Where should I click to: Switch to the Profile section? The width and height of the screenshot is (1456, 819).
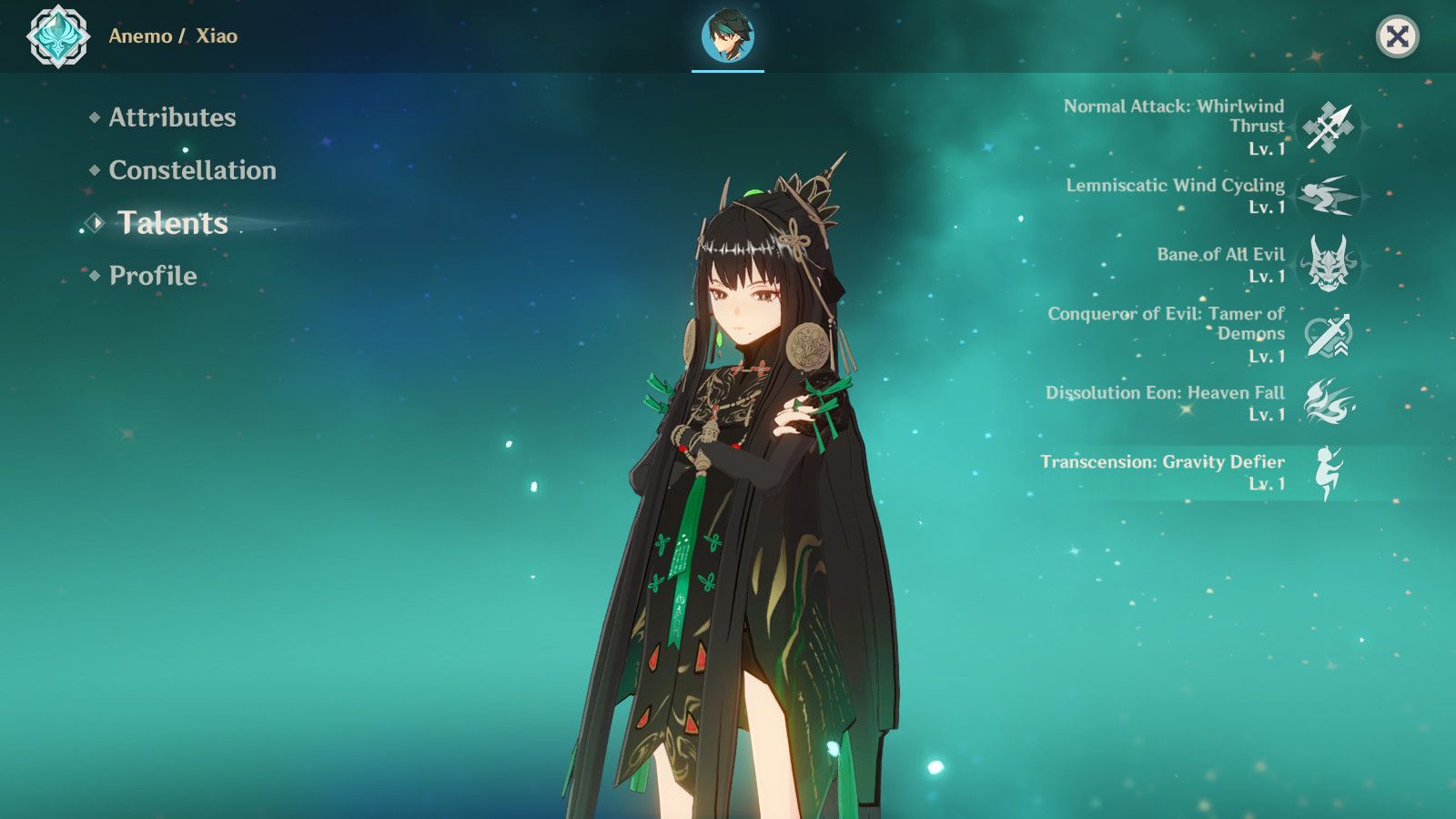click(151, 275)
